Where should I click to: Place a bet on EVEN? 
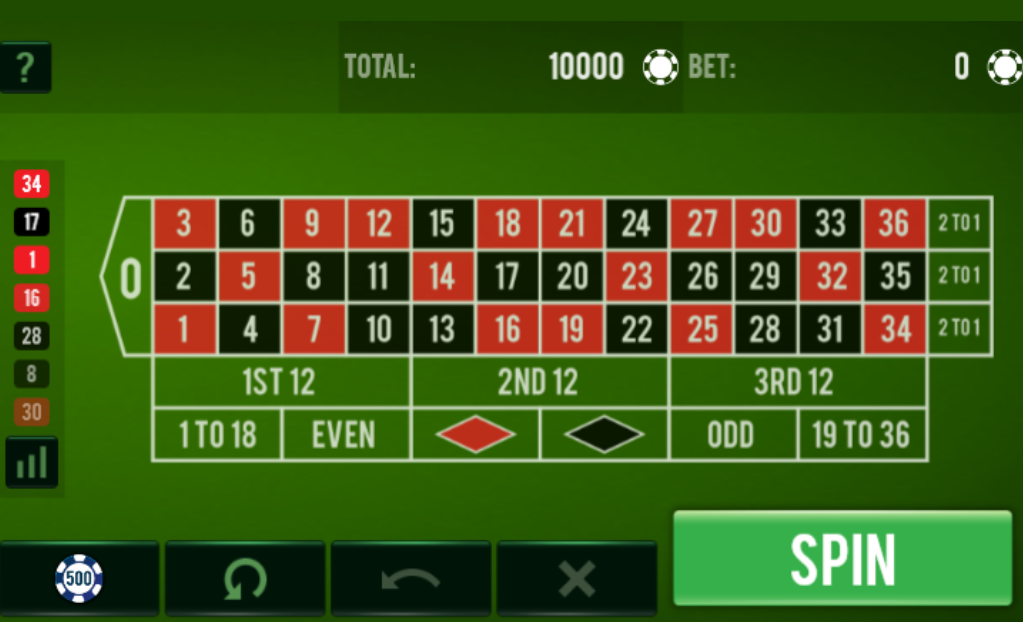tap(345, 435)
